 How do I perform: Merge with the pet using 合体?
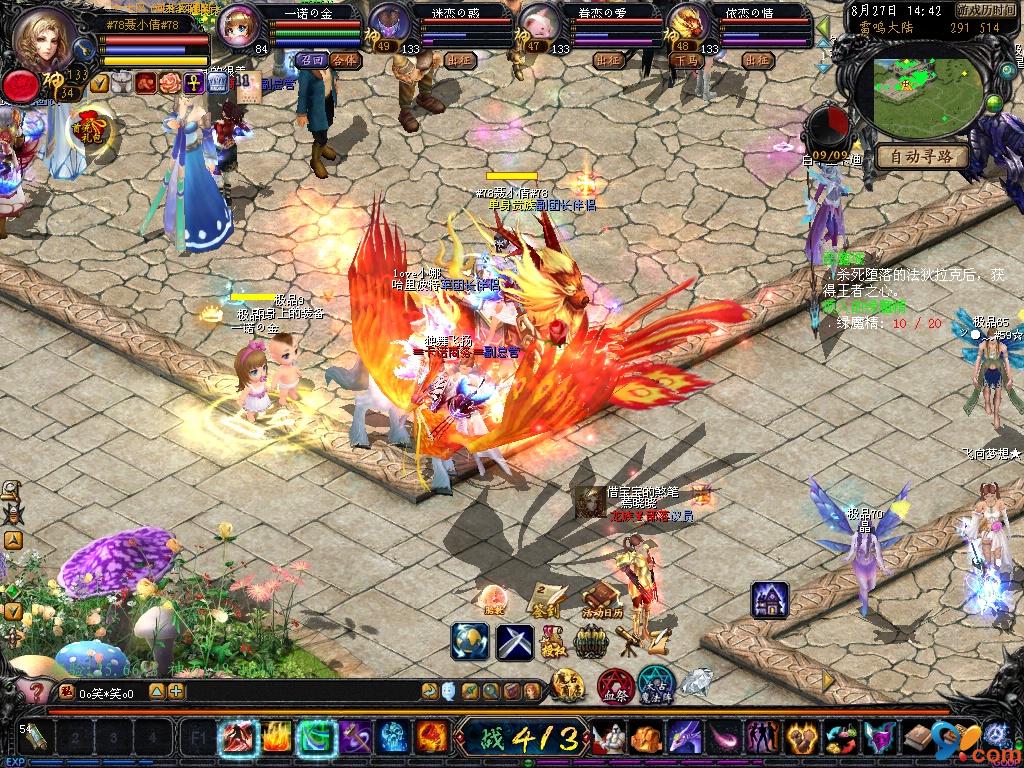[x=346, y=60]
